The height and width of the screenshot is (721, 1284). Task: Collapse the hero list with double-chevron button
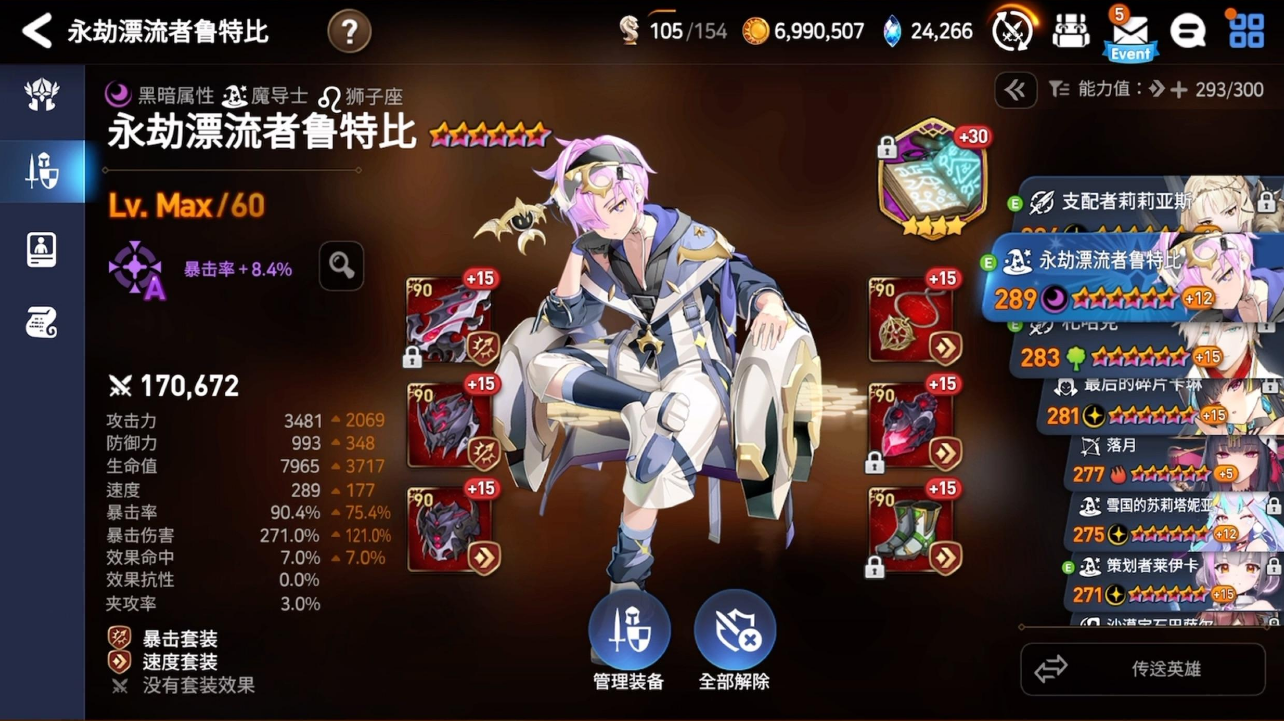[x=1014, y=90]
